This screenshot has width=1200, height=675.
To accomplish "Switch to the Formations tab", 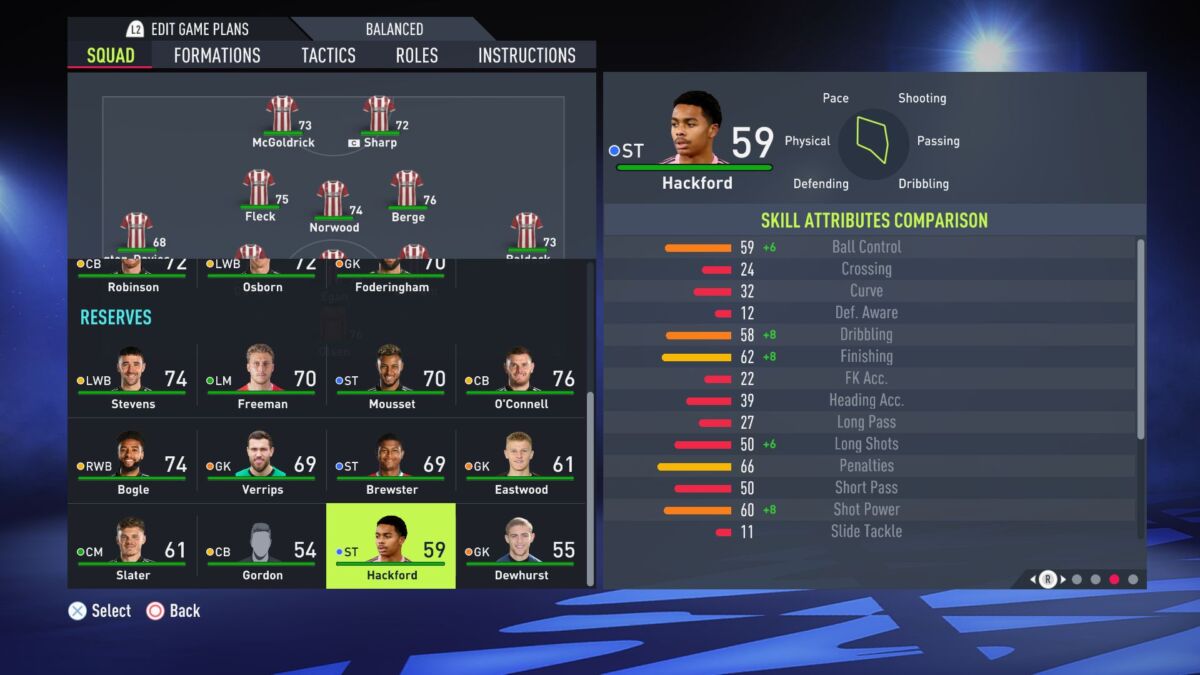I will (217, 55).
